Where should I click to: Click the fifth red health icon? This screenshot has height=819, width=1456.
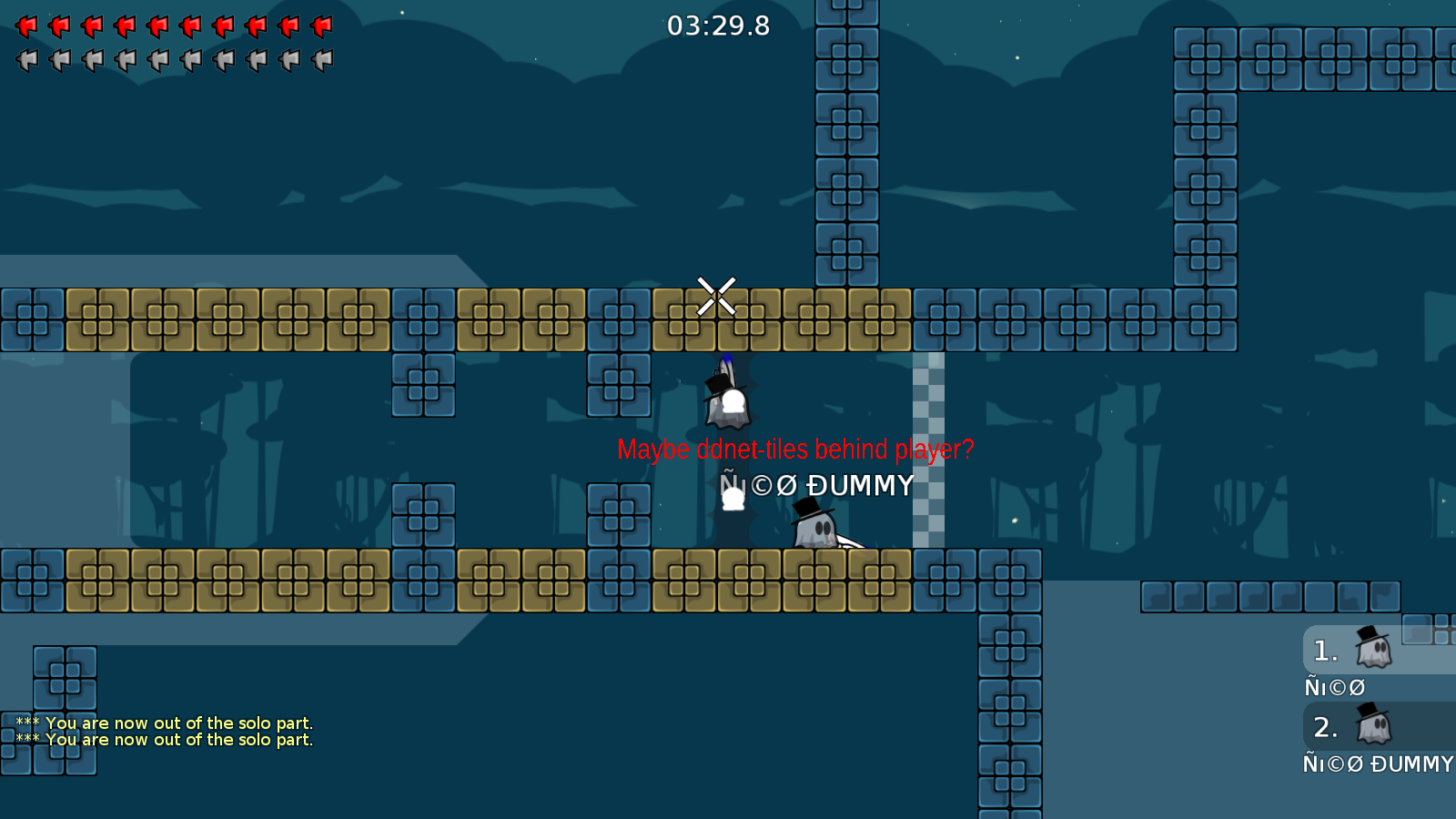coord(158,26)
